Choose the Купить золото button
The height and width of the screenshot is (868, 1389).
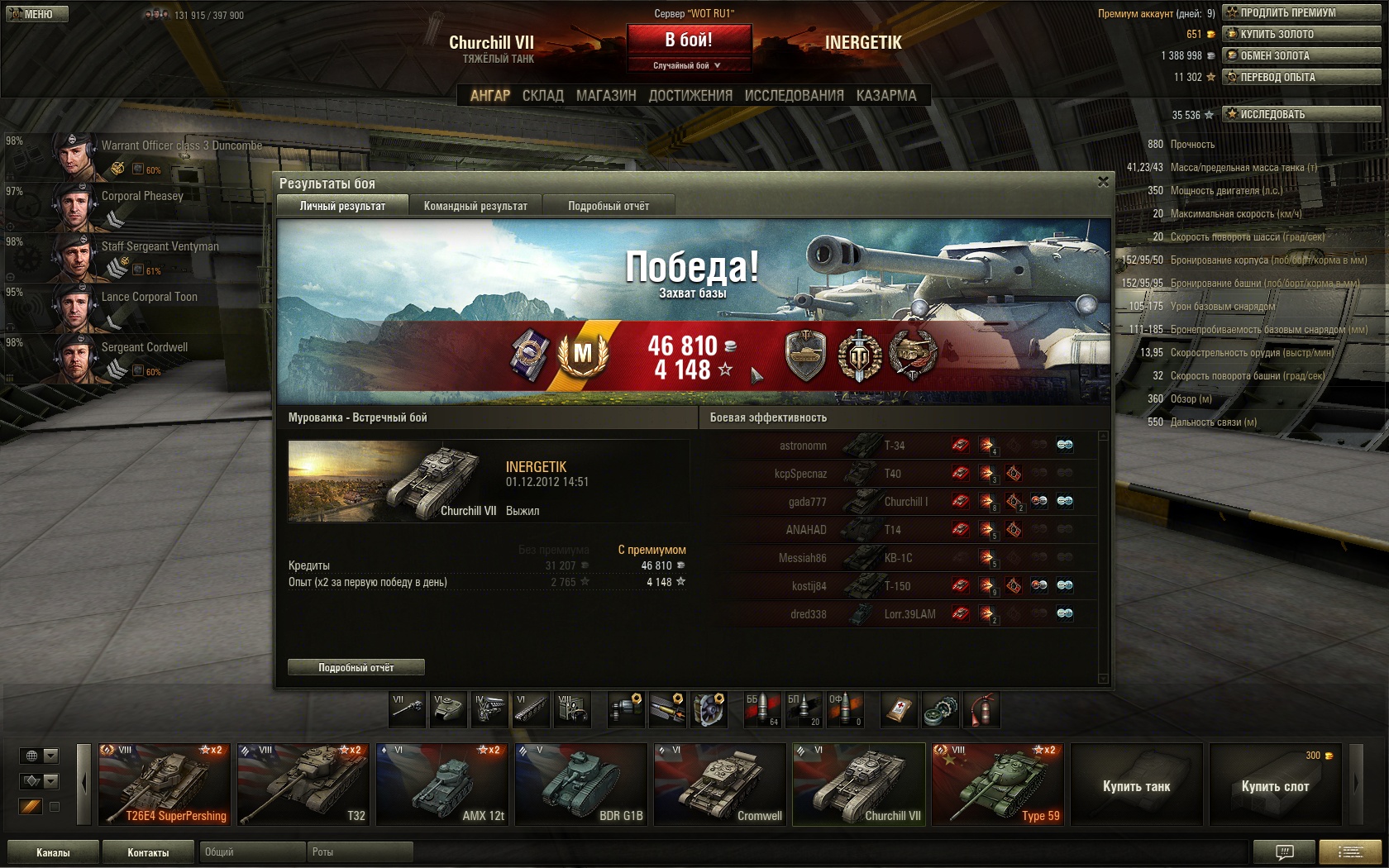point(1301,34)
